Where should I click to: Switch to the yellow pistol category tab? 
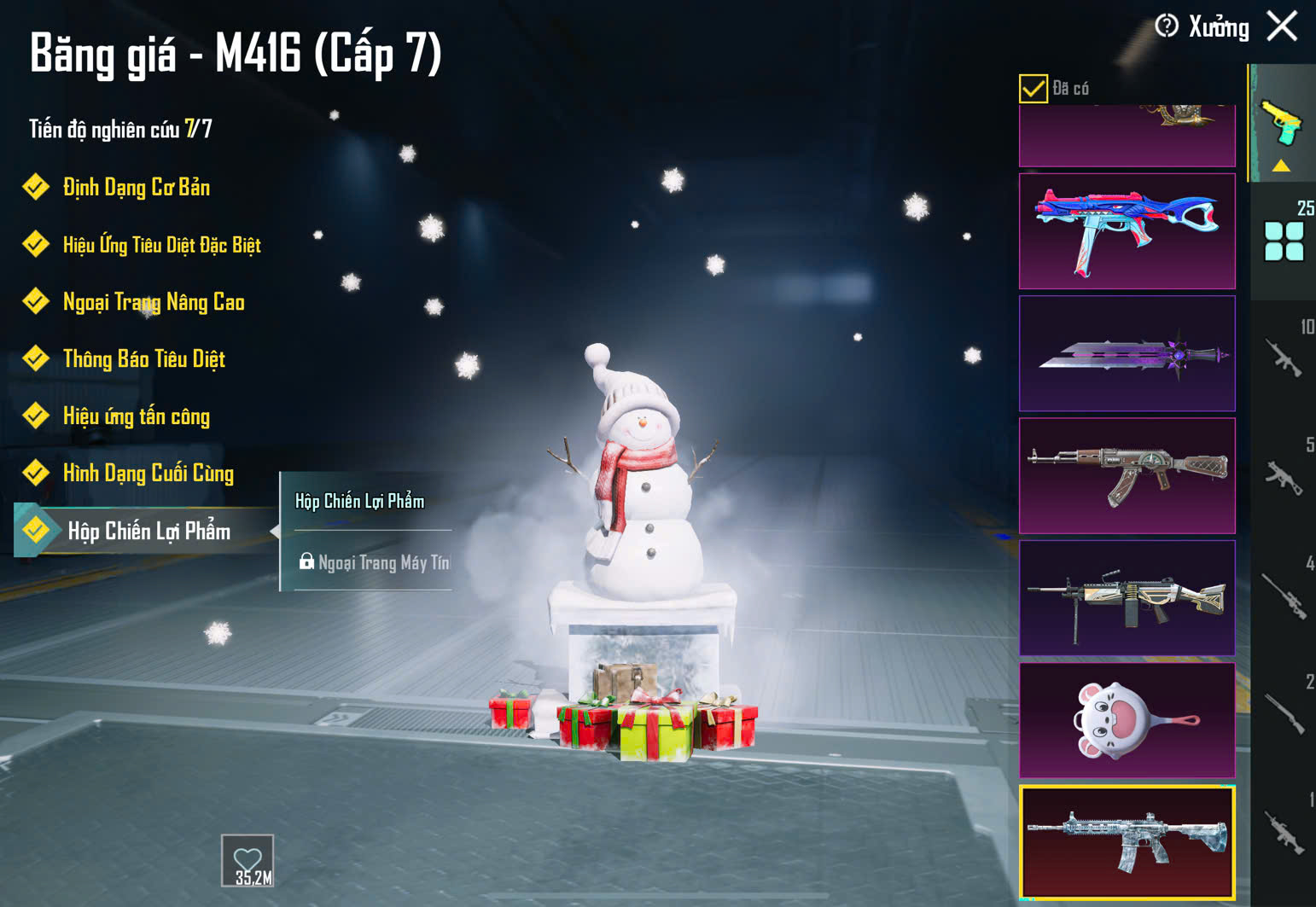pyautogui.click(x=1282, y=125)
